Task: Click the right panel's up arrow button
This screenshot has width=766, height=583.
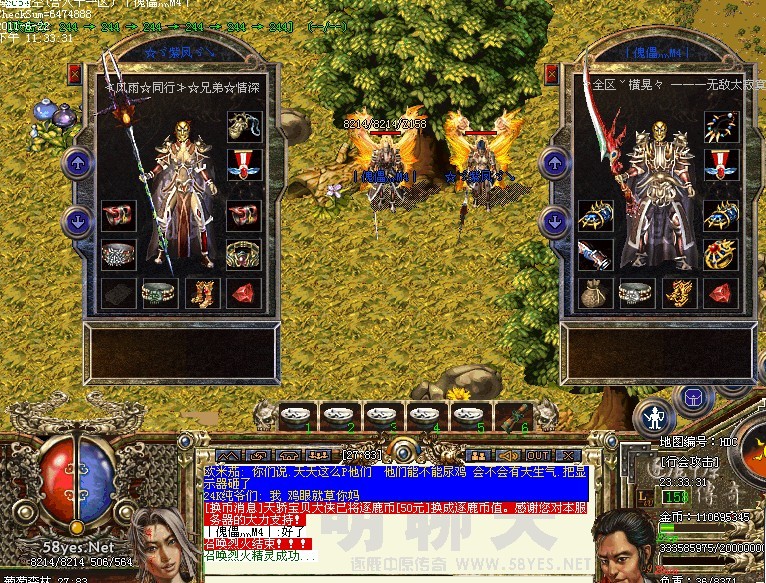Action: (x=554, y=162)
